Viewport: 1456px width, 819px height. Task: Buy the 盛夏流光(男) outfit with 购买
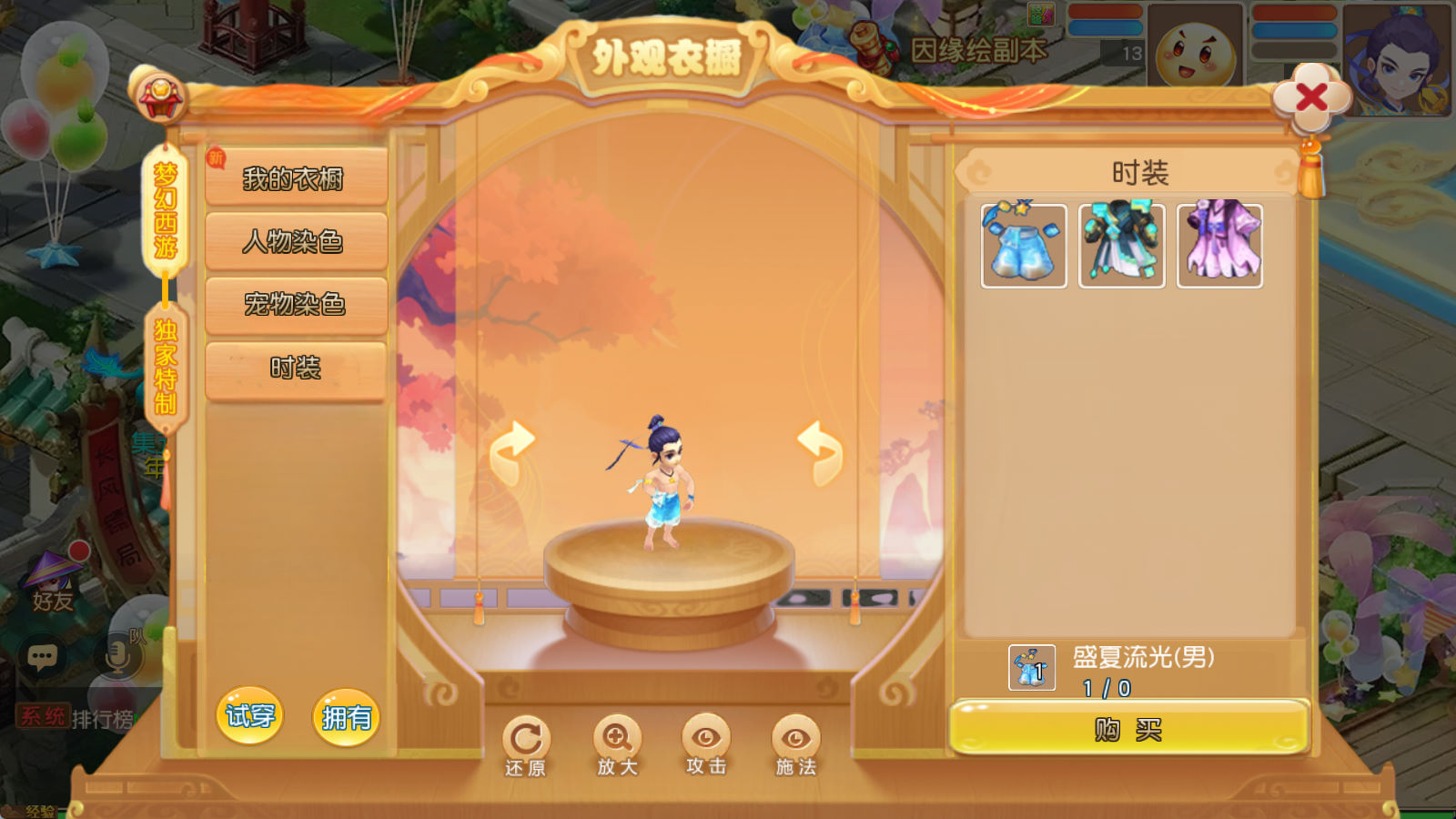(x=1128, y=729)
